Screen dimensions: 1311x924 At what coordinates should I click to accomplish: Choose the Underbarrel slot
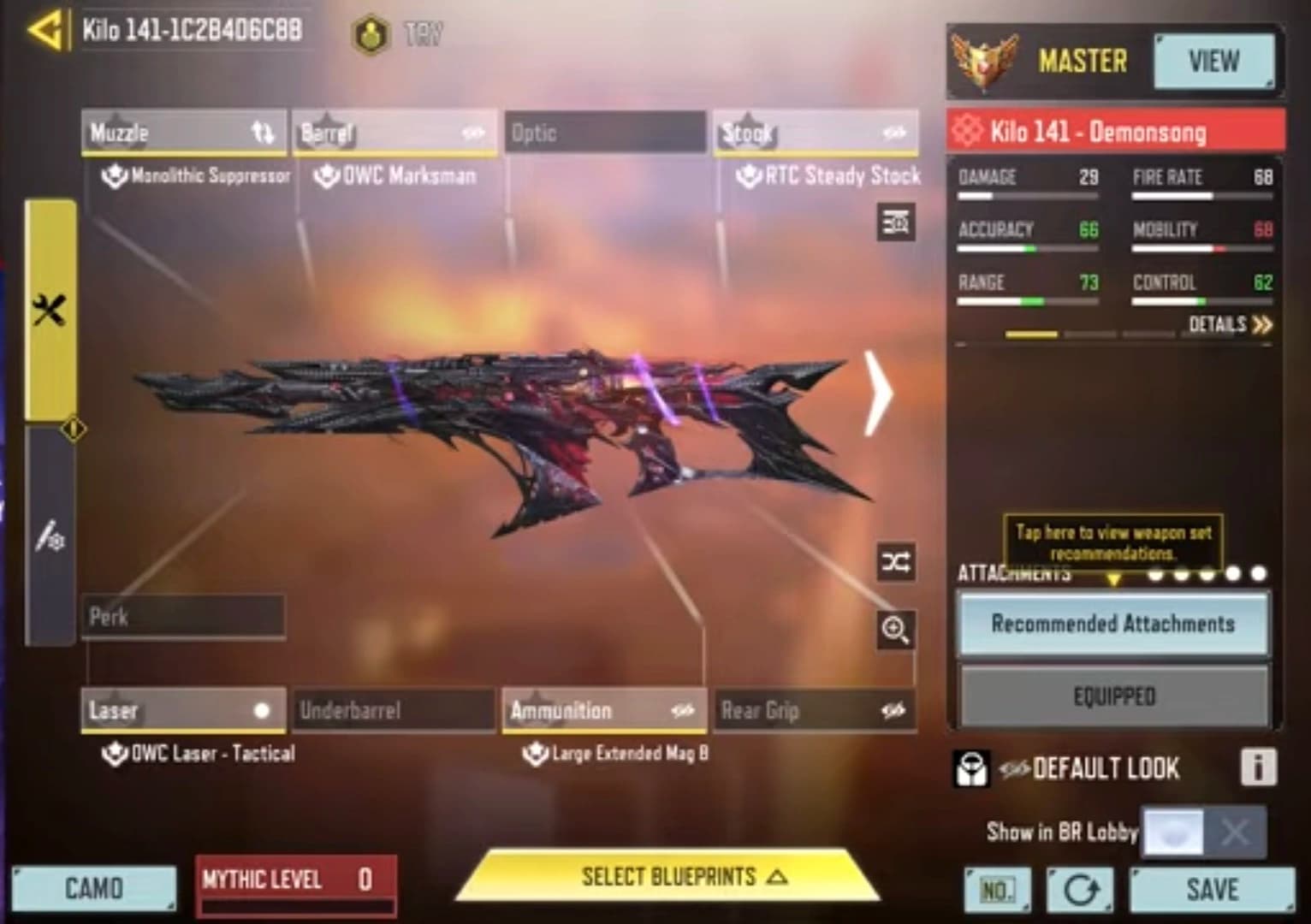[x=394, y=710]
